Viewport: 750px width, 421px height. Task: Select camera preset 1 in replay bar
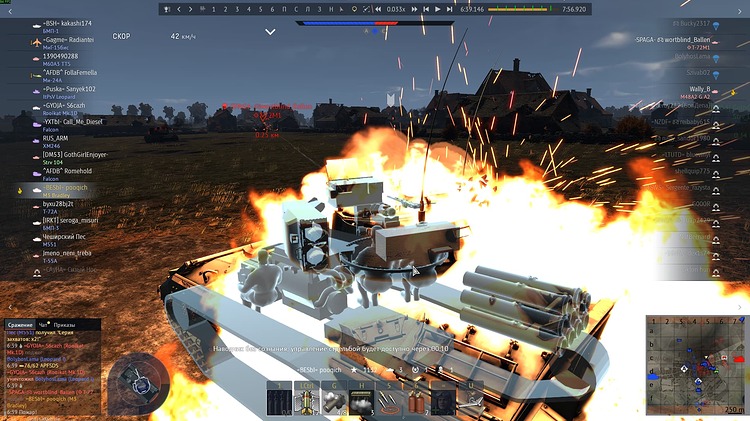(215, 9)
